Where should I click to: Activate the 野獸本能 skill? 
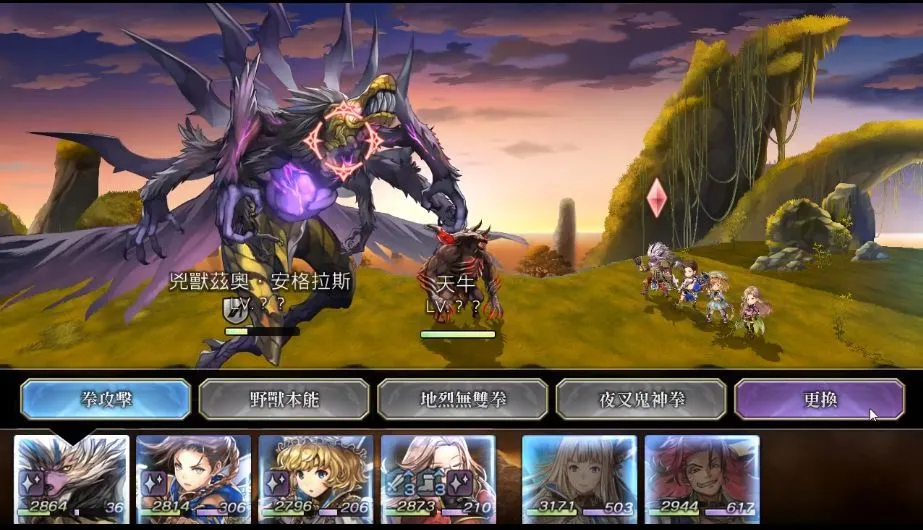pos(283,399)
